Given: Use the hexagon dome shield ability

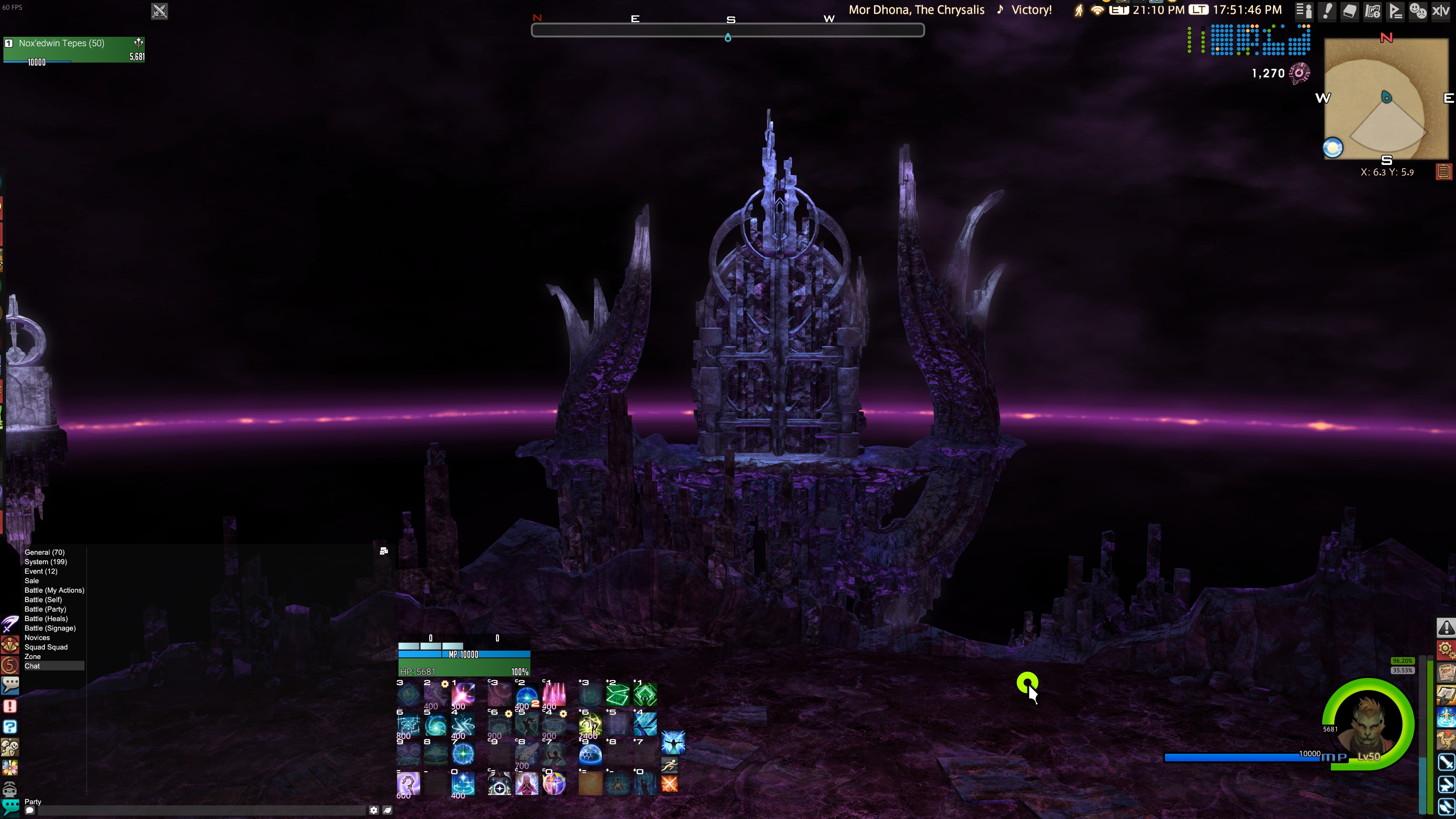Looking at the screenshot, I should pos(590,754).
